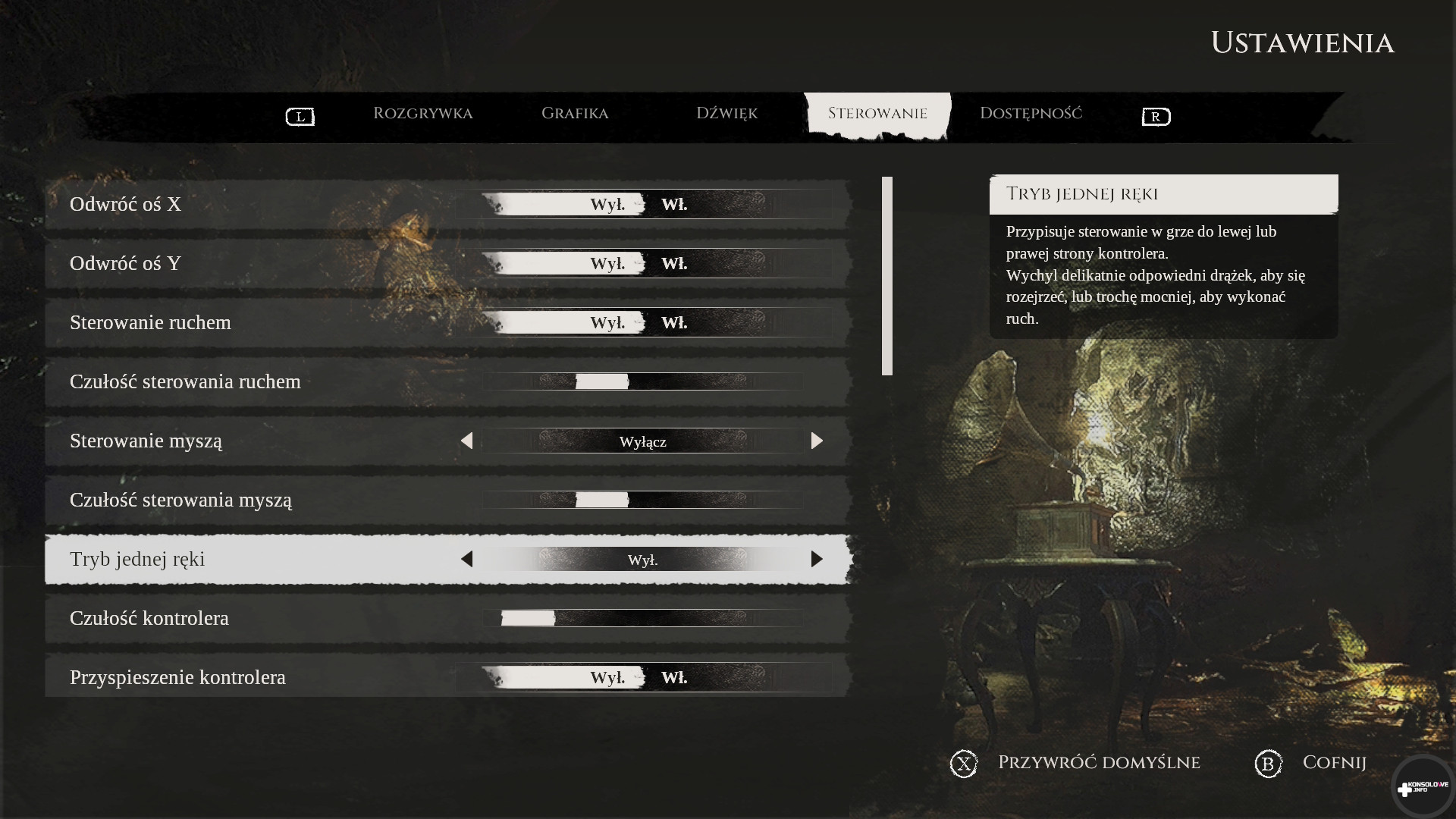1456x819 pixels.
Task: Click left arrow for Sterowanie myszą
Action: pos(466,441)
